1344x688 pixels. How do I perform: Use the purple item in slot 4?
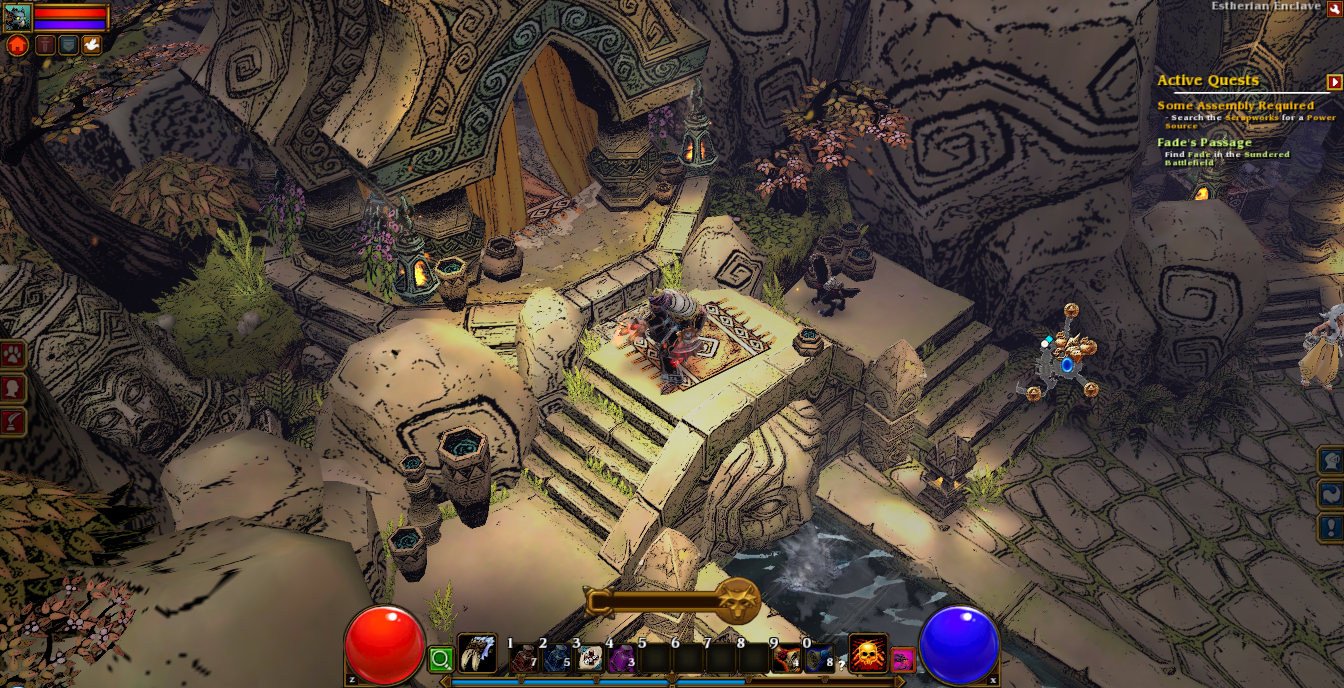tap(623, 658)
